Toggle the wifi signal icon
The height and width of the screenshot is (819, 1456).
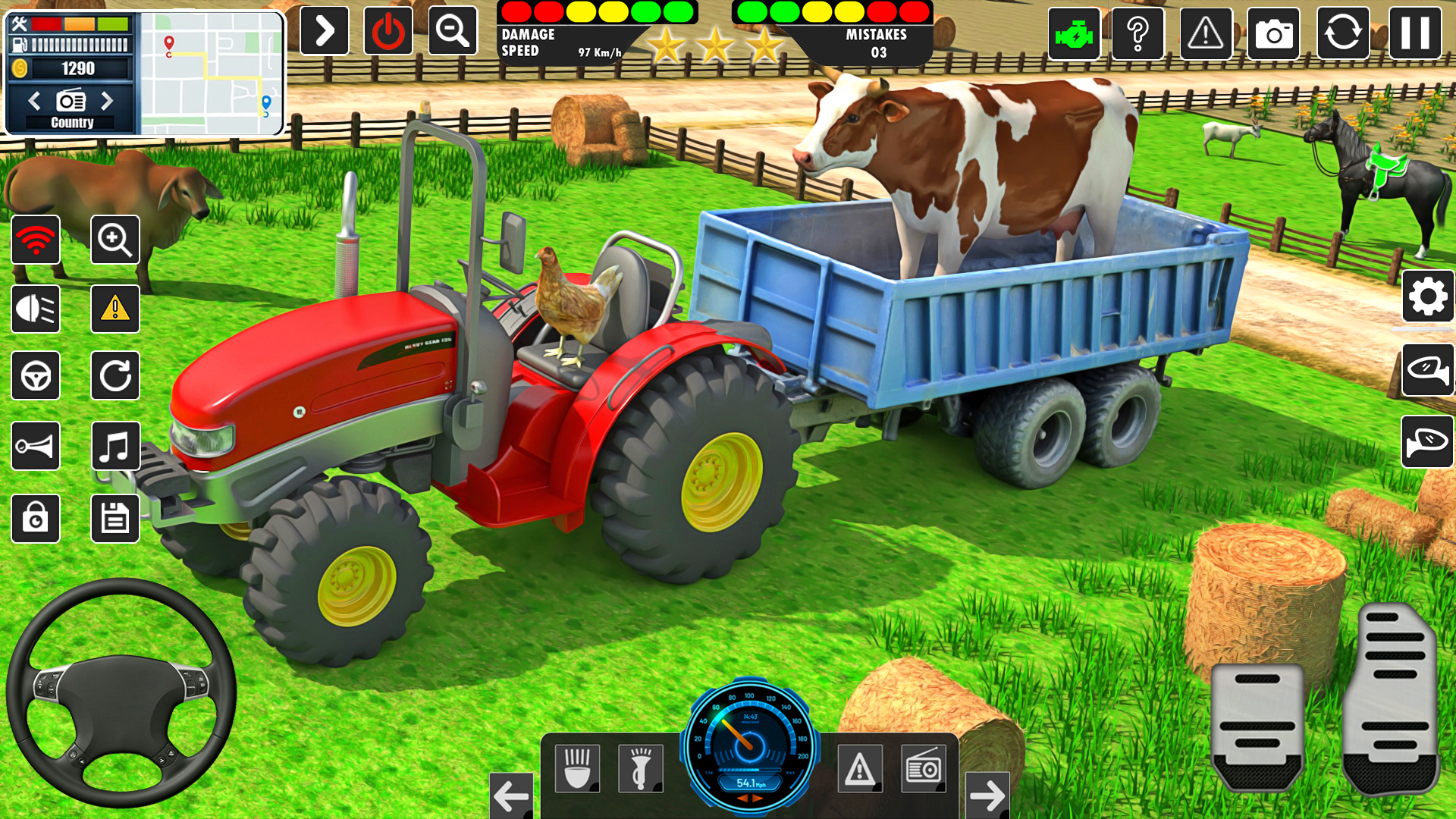(x=36, y=240)
